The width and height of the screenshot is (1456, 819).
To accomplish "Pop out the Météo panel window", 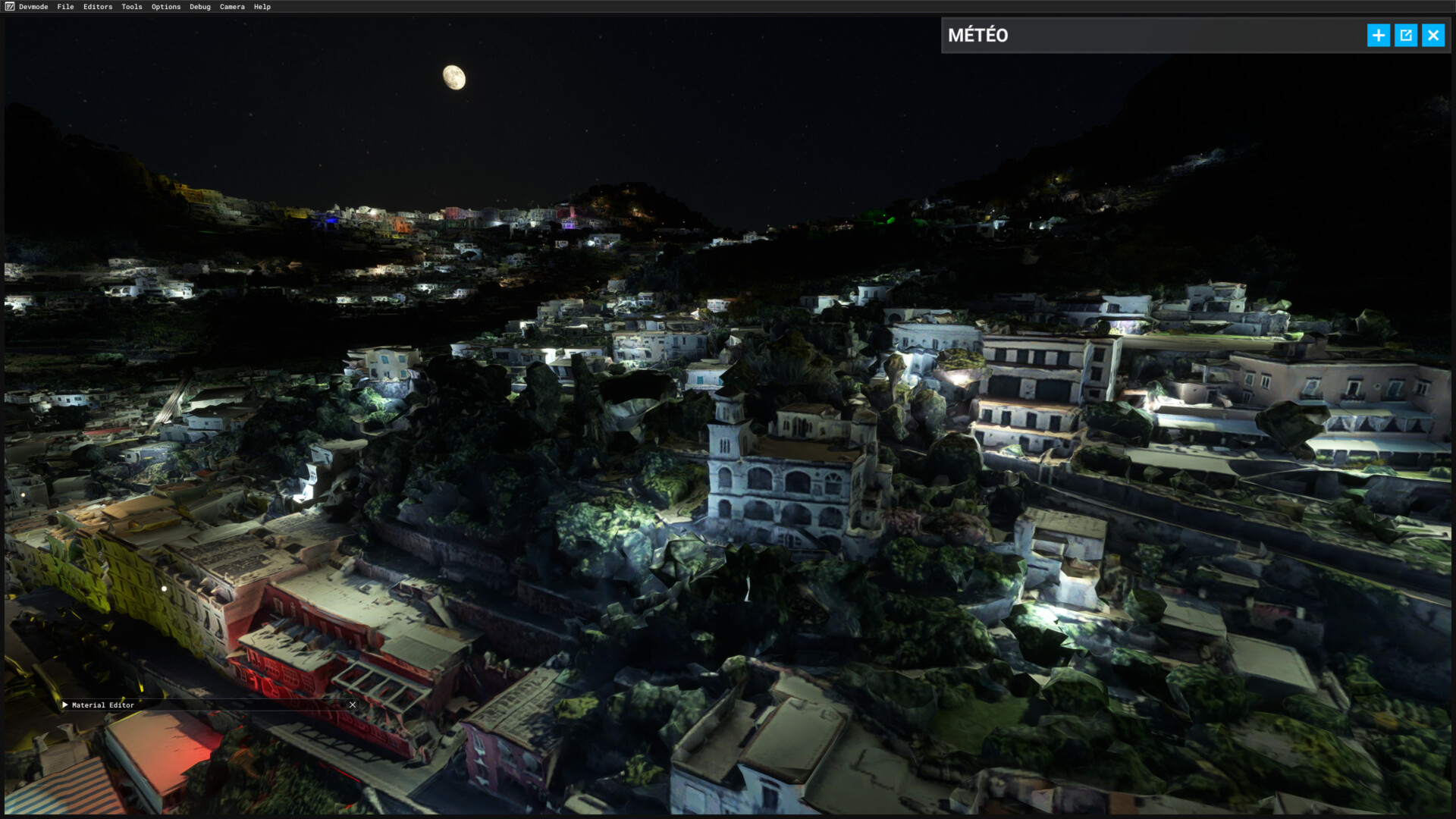I will pyautogui.click(x=1405, y=36).
